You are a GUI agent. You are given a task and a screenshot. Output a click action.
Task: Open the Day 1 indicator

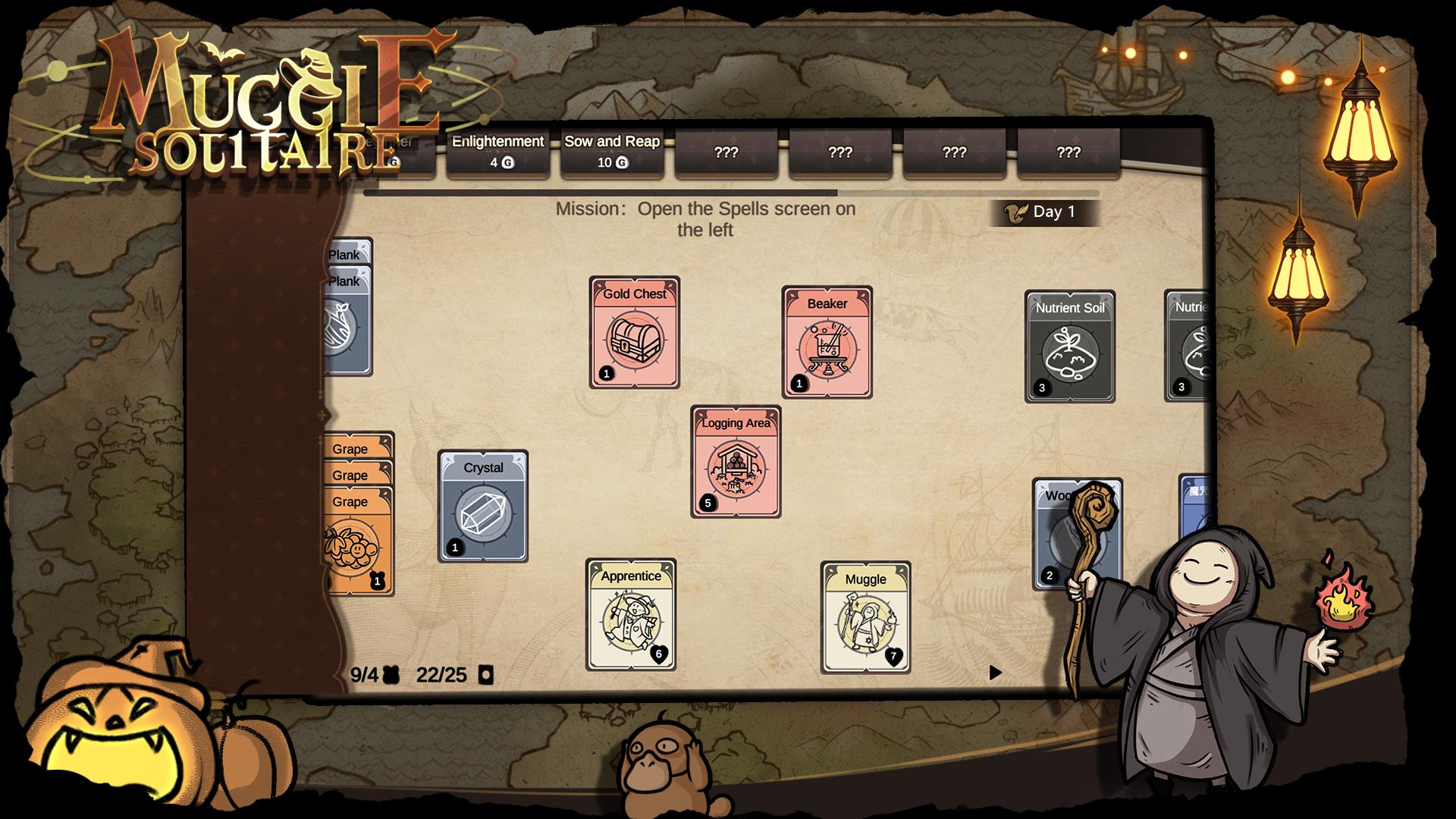tap(1045, 212)
